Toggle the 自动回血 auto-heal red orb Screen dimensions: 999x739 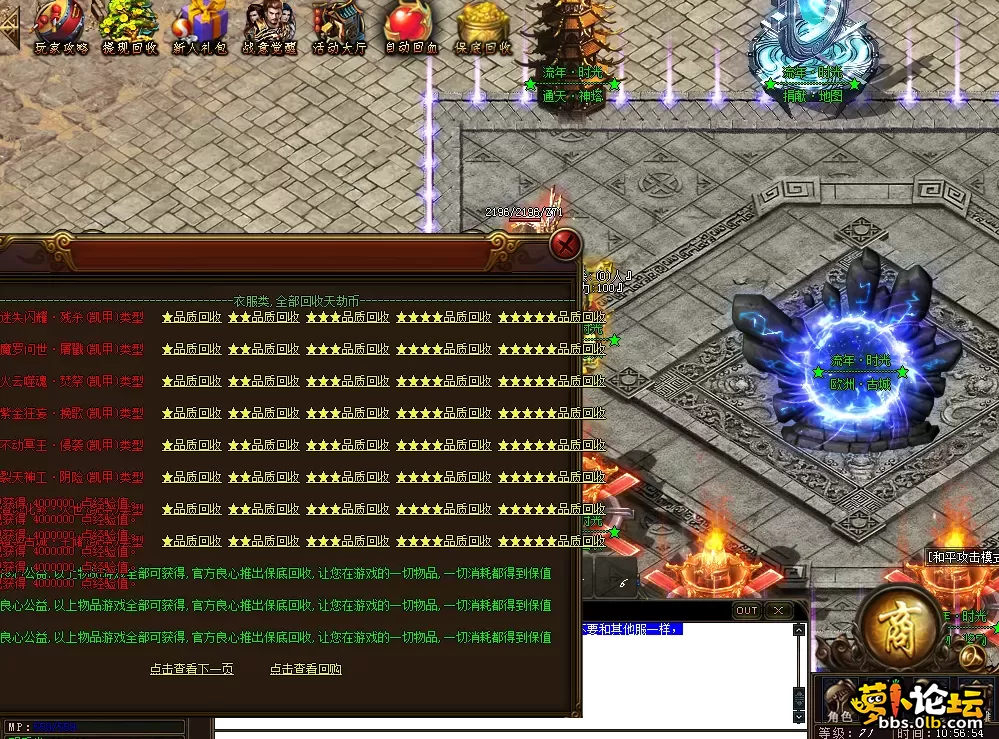(411, 27)
